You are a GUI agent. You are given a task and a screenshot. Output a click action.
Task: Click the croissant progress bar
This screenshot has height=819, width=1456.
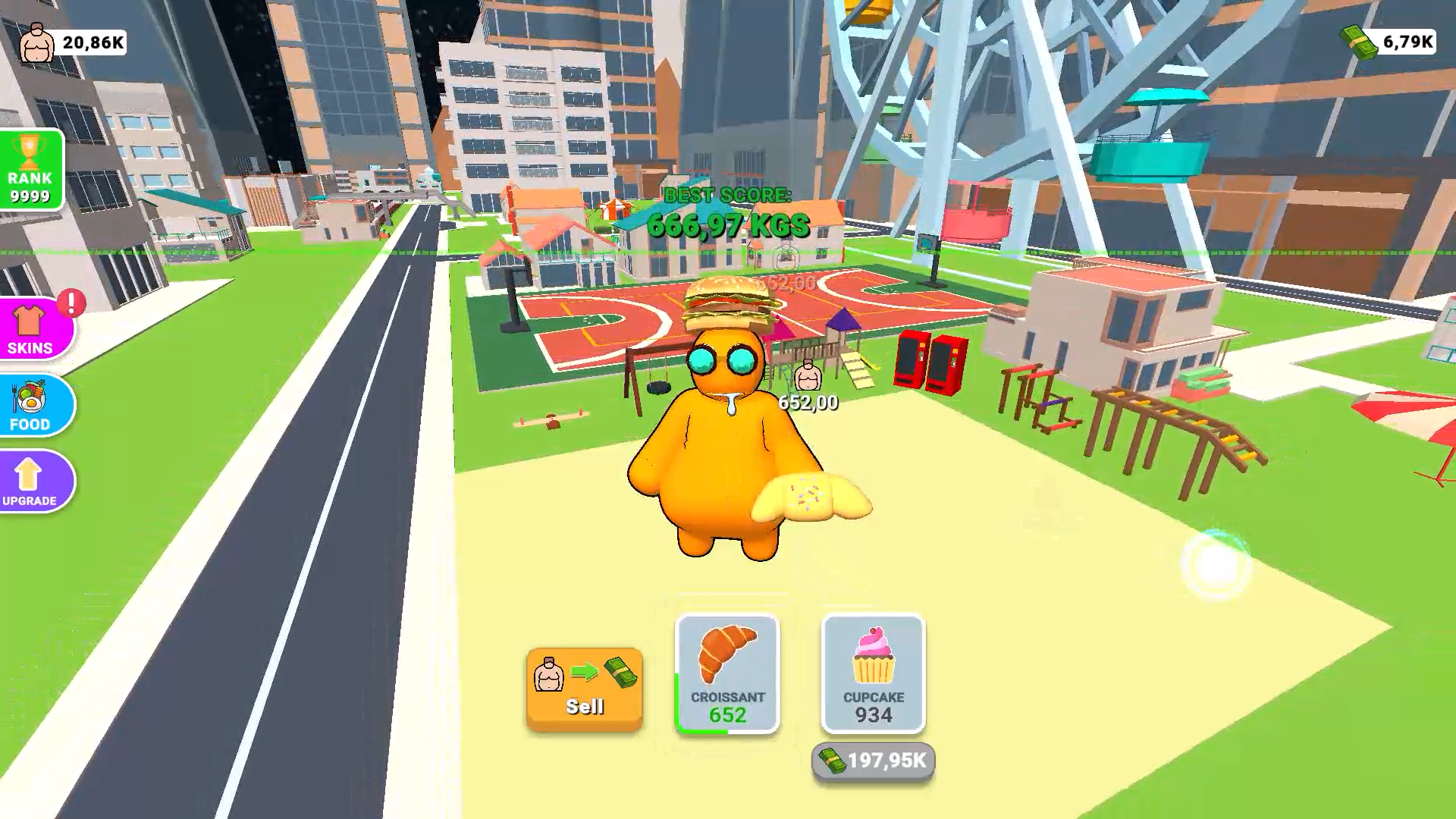coord(701,730)
